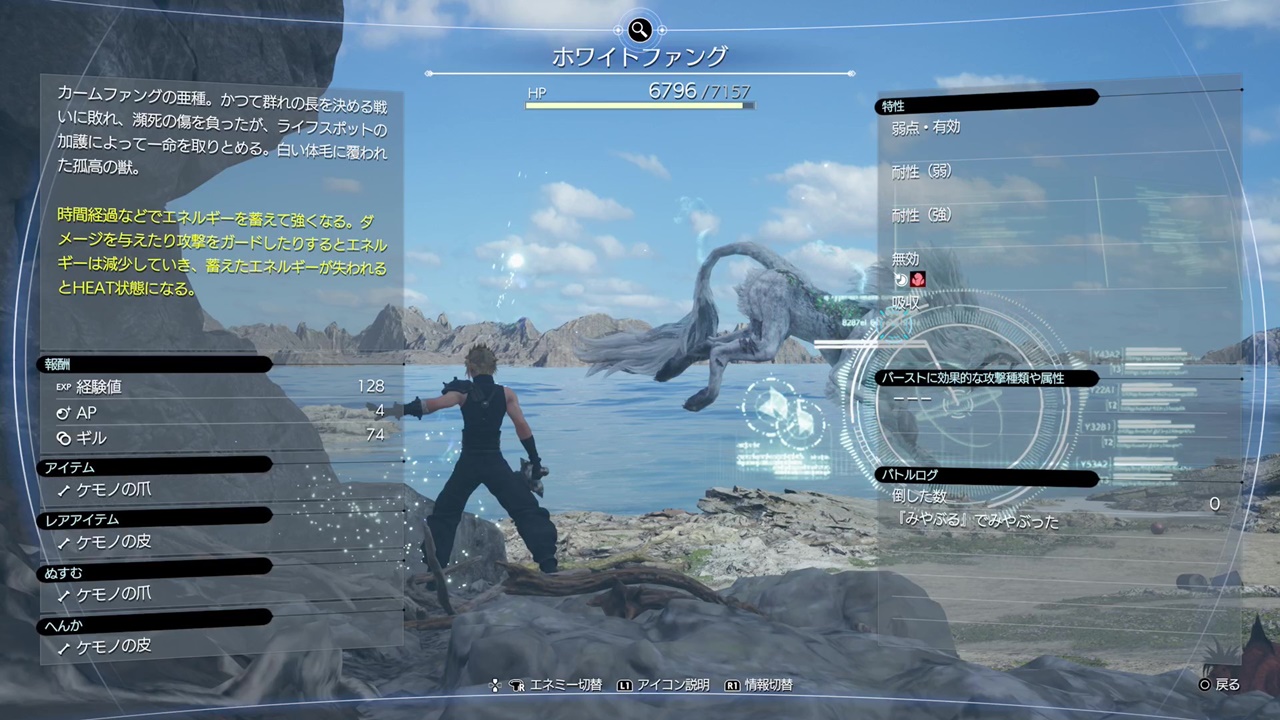Select the d-pad icon next to エネミー切替
1280x720 pixels.
coord(495,685)
